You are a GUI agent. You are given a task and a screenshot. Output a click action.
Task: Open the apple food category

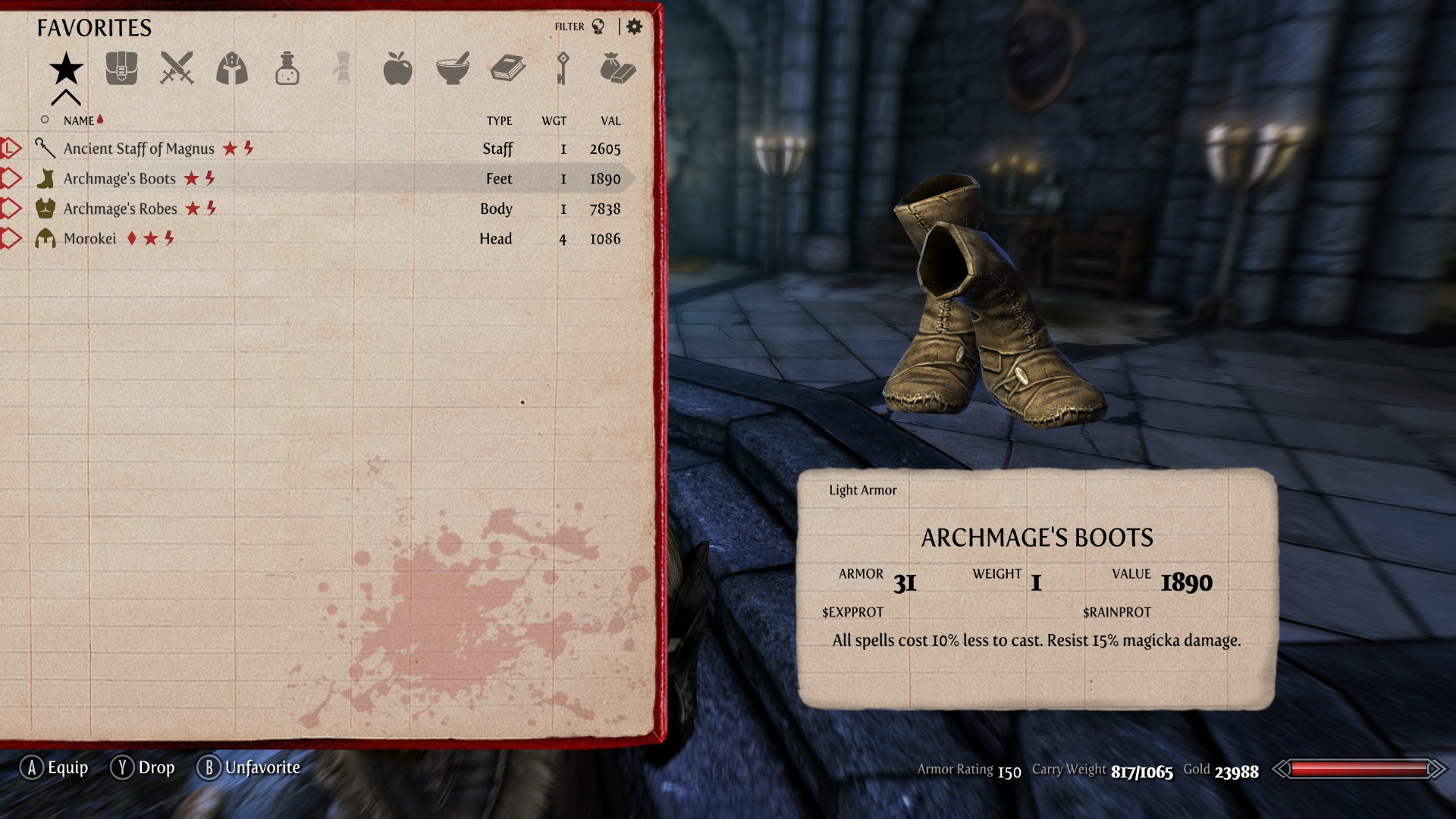(397, 69)
